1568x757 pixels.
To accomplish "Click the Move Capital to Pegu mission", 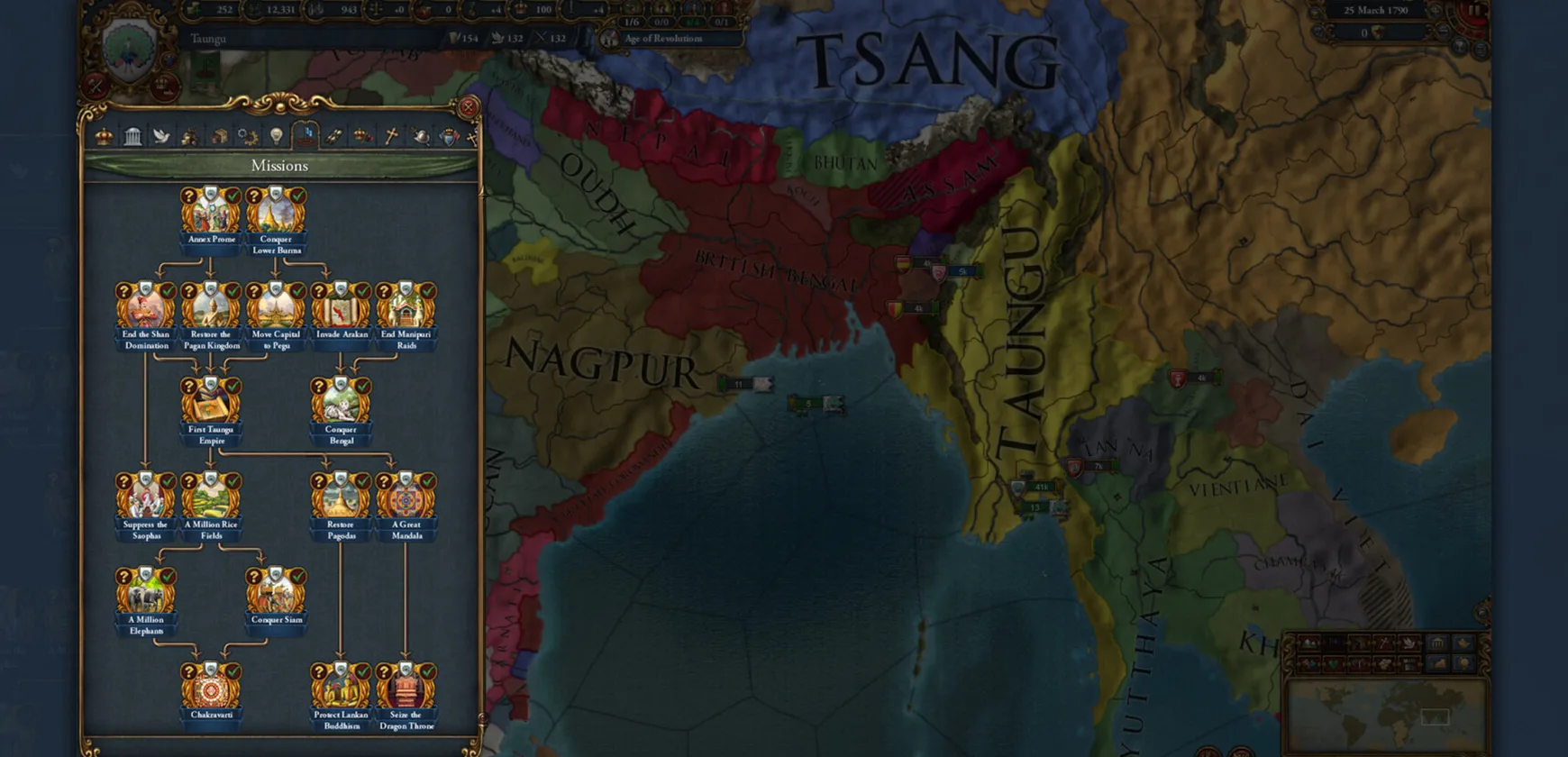I will point(276,309).
